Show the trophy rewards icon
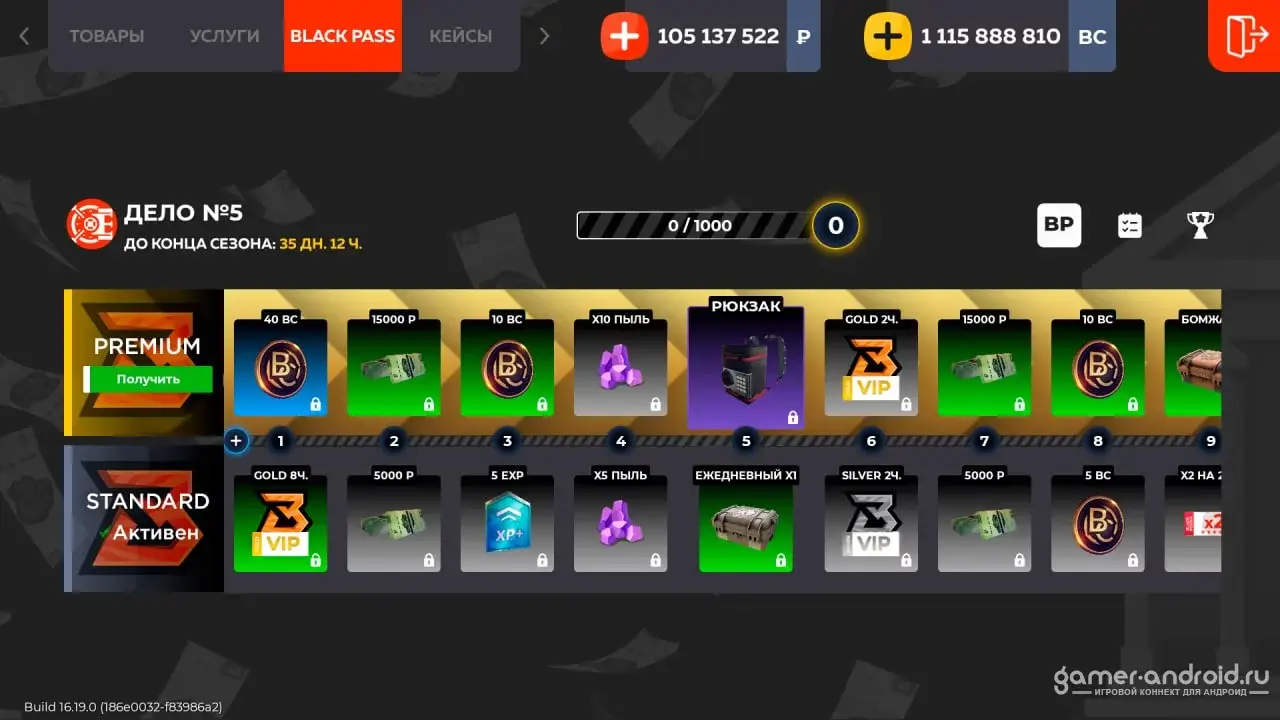The height and width of the screenshot is (720, 1280). point(1200,225)
